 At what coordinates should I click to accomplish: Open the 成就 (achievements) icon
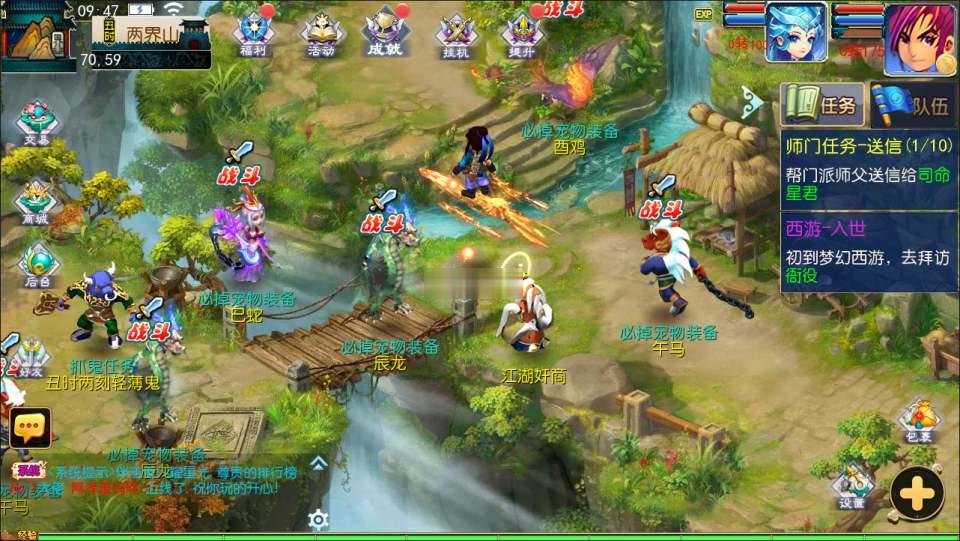(385, 31)
